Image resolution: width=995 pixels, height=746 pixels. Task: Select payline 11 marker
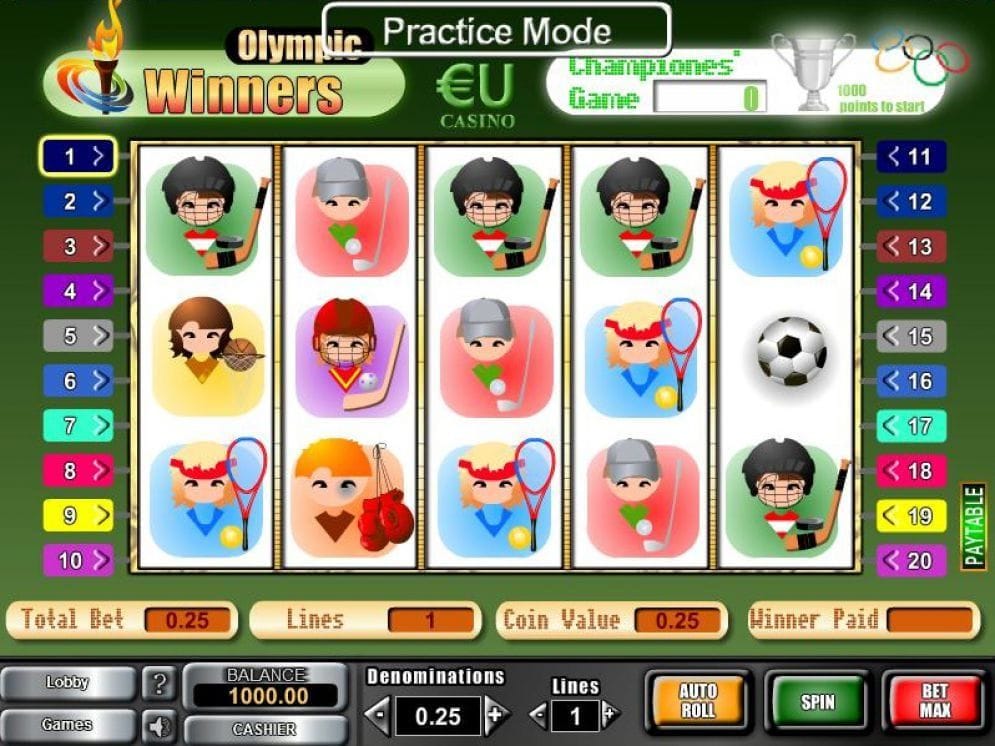click(911, 156)
